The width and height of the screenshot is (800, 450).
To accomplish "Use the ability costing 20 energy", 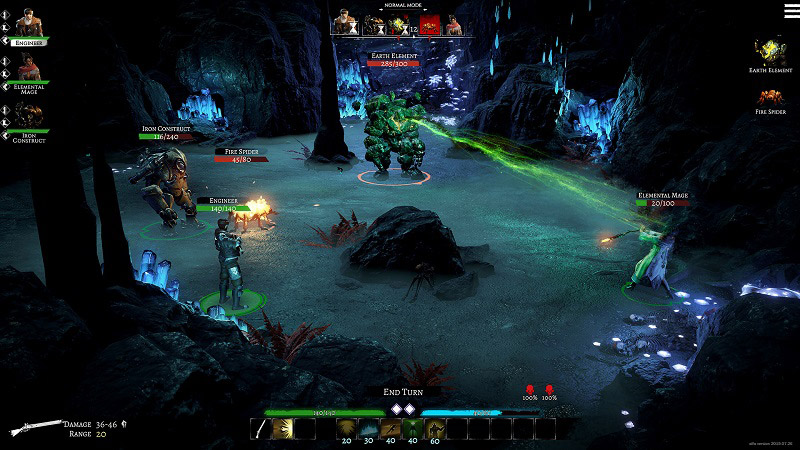I will (346, 429).
